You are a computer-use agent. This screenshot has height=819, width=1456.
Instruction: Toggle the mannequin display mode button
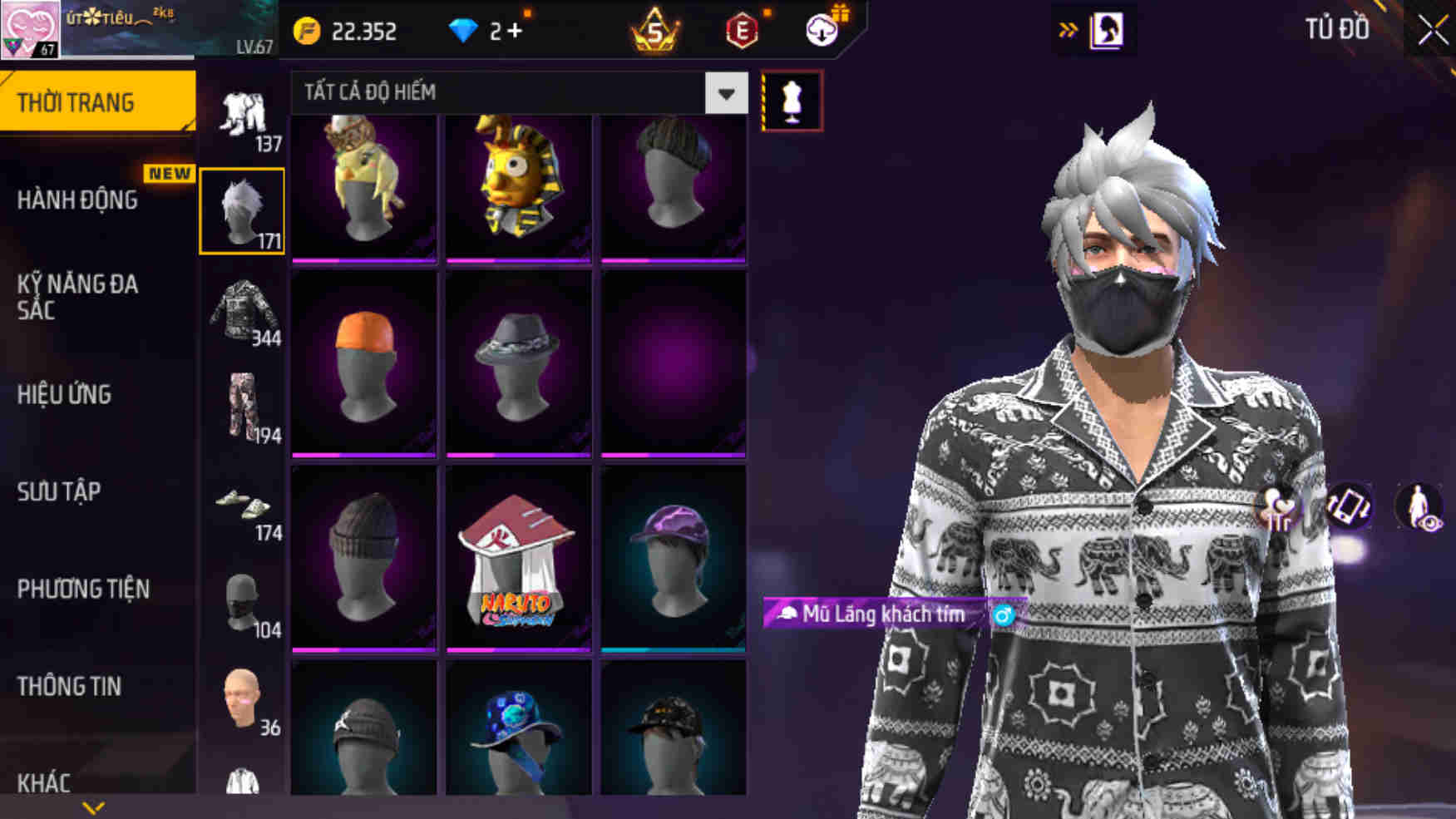794,97
